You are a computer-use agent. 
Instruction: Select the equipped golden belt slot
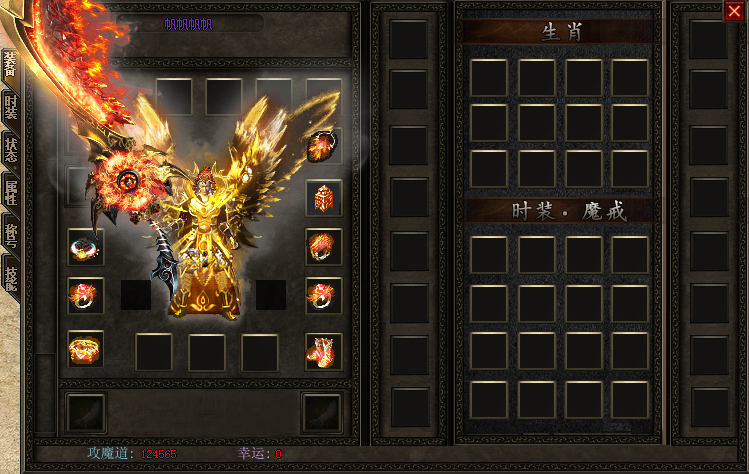click(x=86, y=350)
